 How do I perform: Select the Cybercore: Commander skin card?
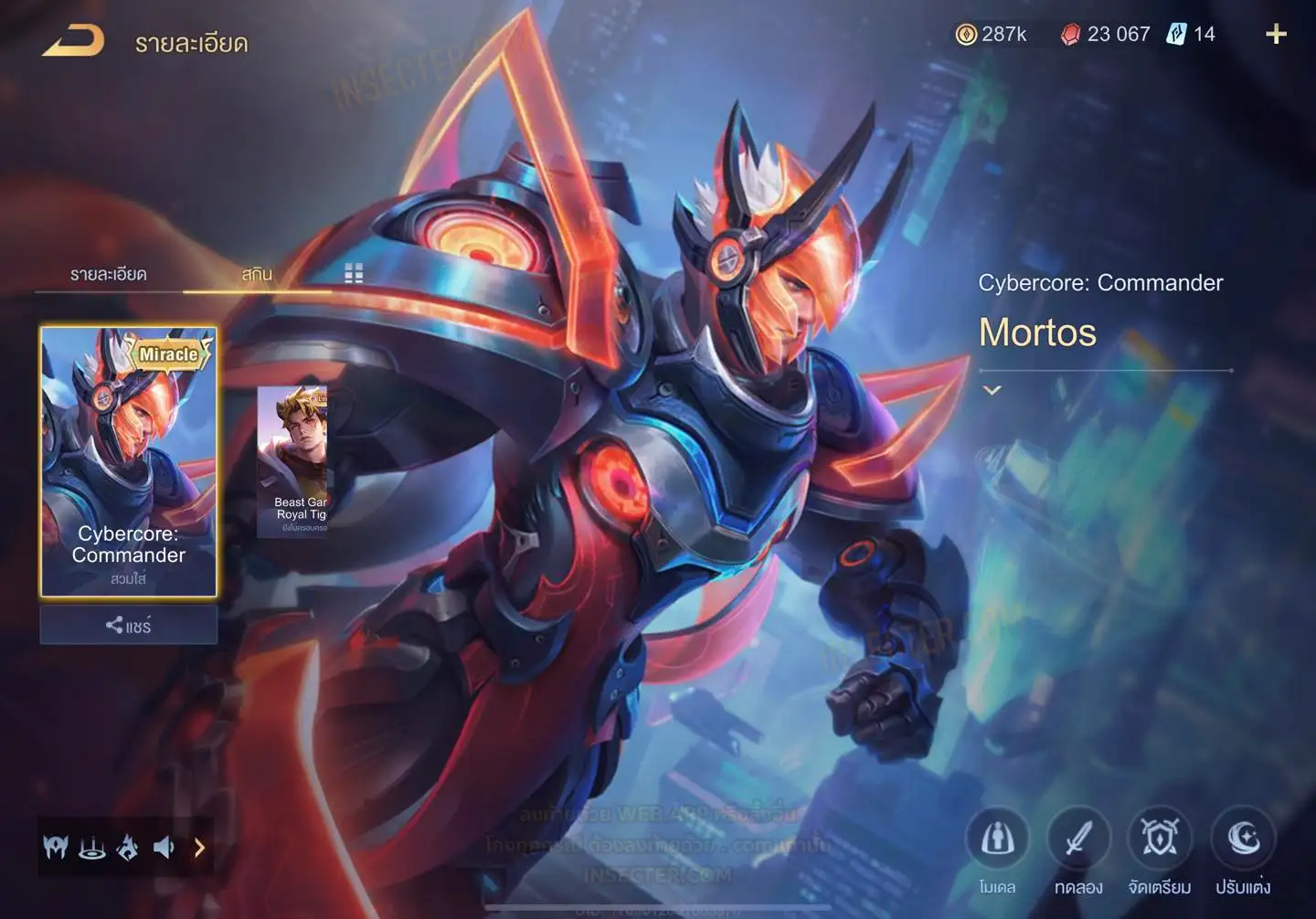click(129, 461)
